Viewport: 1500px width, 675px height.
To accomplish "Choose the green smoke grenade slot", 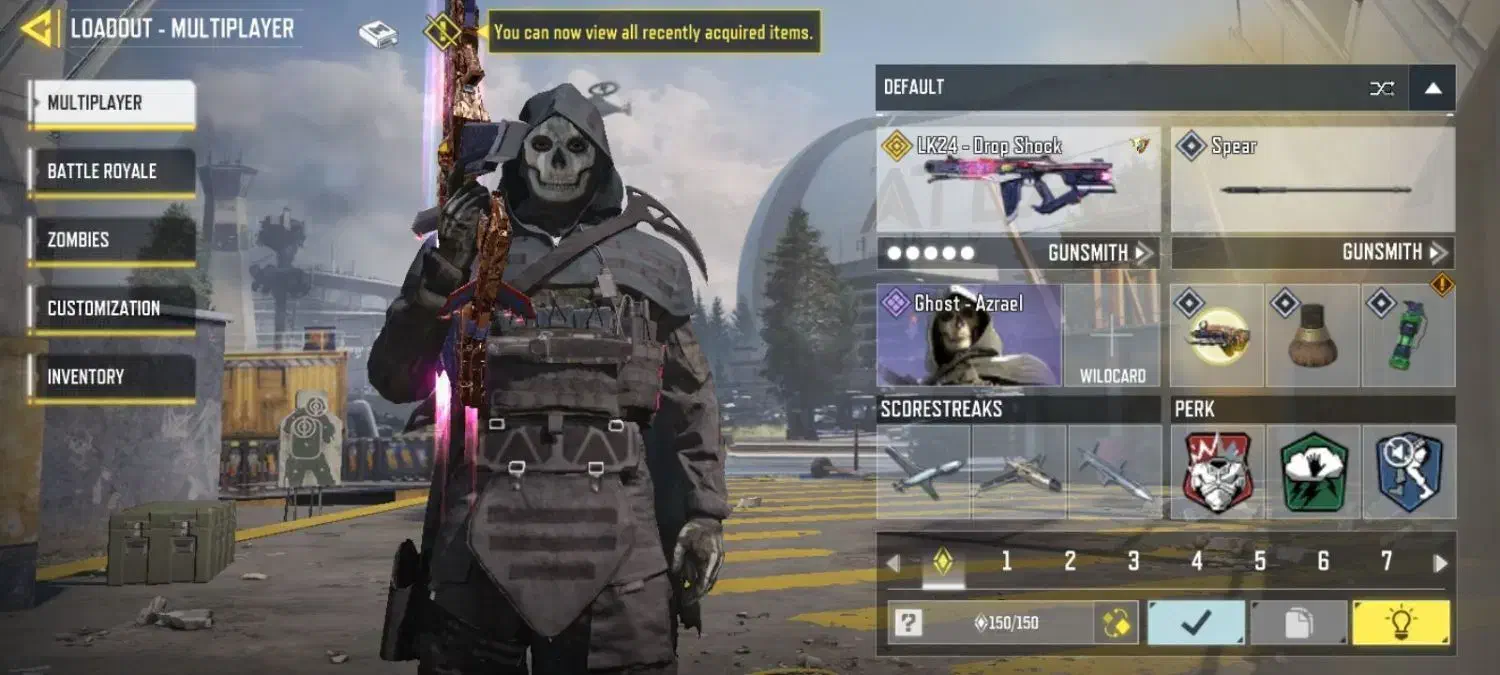I will tap(1408, 336).
